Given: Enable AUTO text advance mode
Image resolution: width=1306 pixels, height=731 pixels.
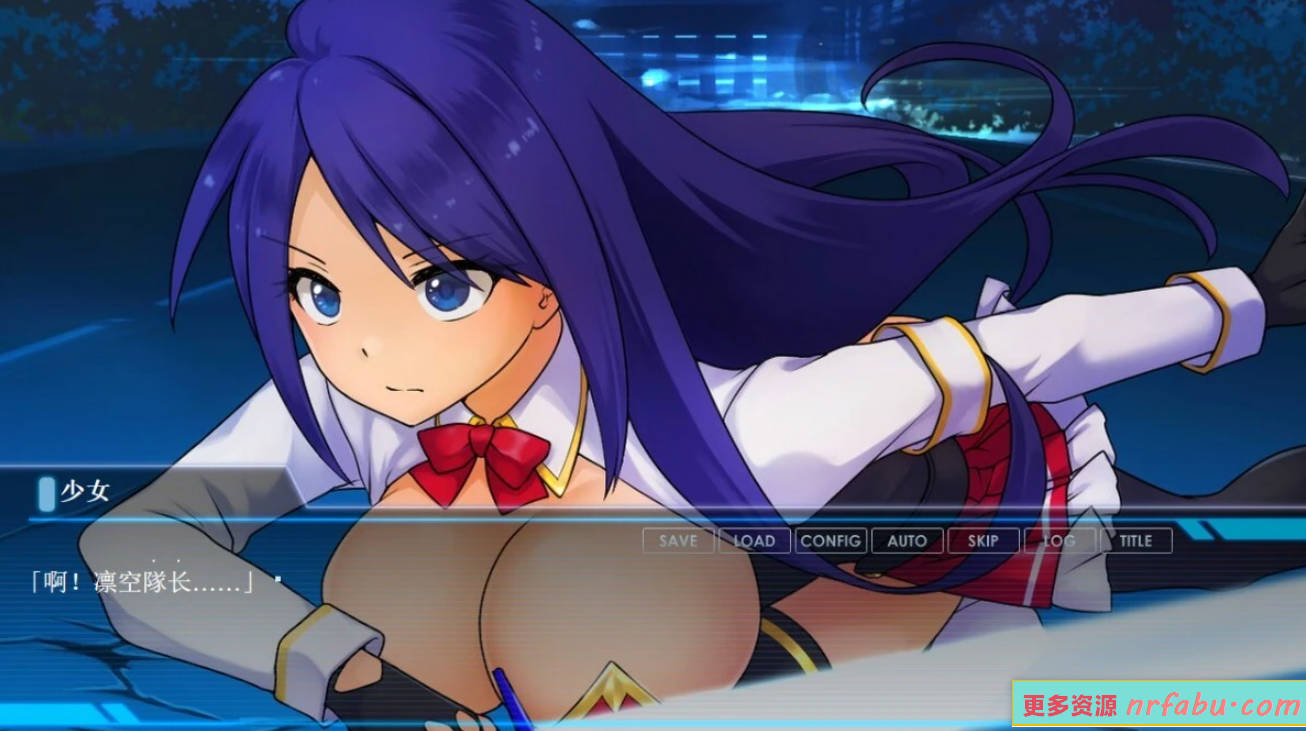Looking at the screenshot, I should point(906,541).
